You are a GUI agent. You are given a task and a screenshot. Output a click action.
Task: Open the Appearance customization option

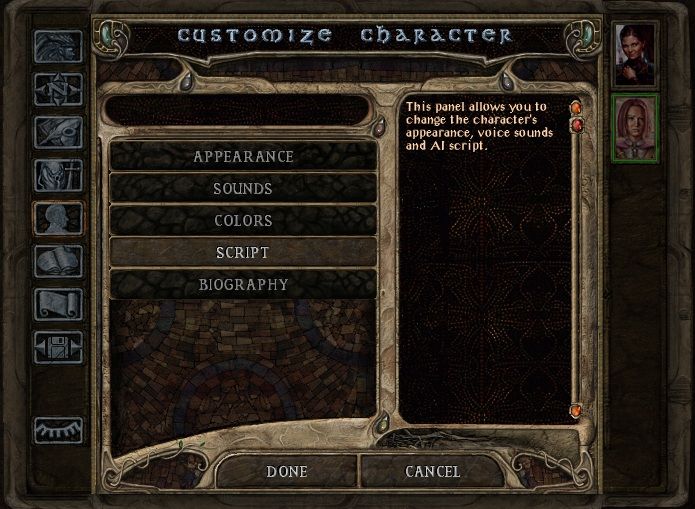tap(243, 156)
